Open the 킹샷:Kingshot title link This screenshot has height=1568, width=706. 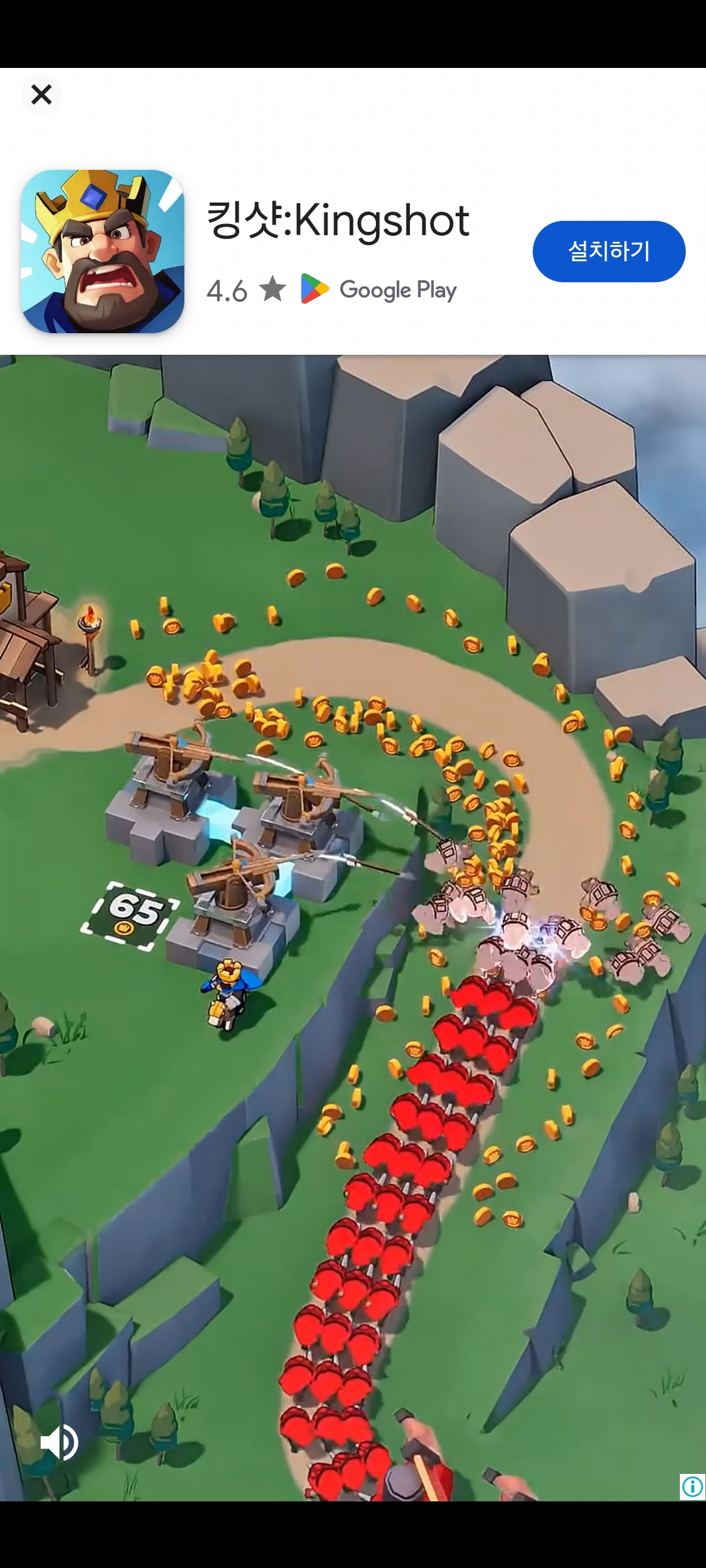point(338,220)
